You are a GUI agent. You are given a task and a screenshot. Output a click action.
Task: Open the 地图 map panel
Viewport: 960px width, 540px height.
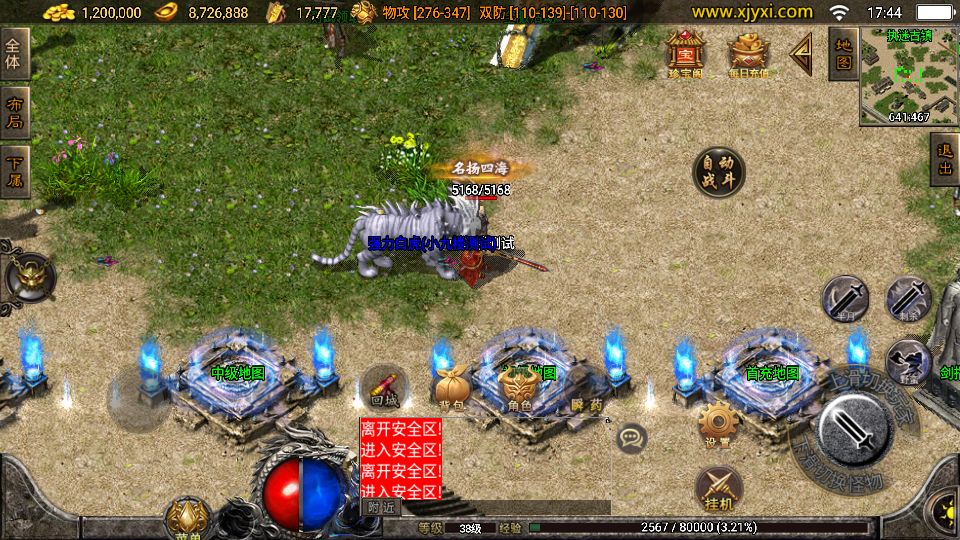coord(842,54)
